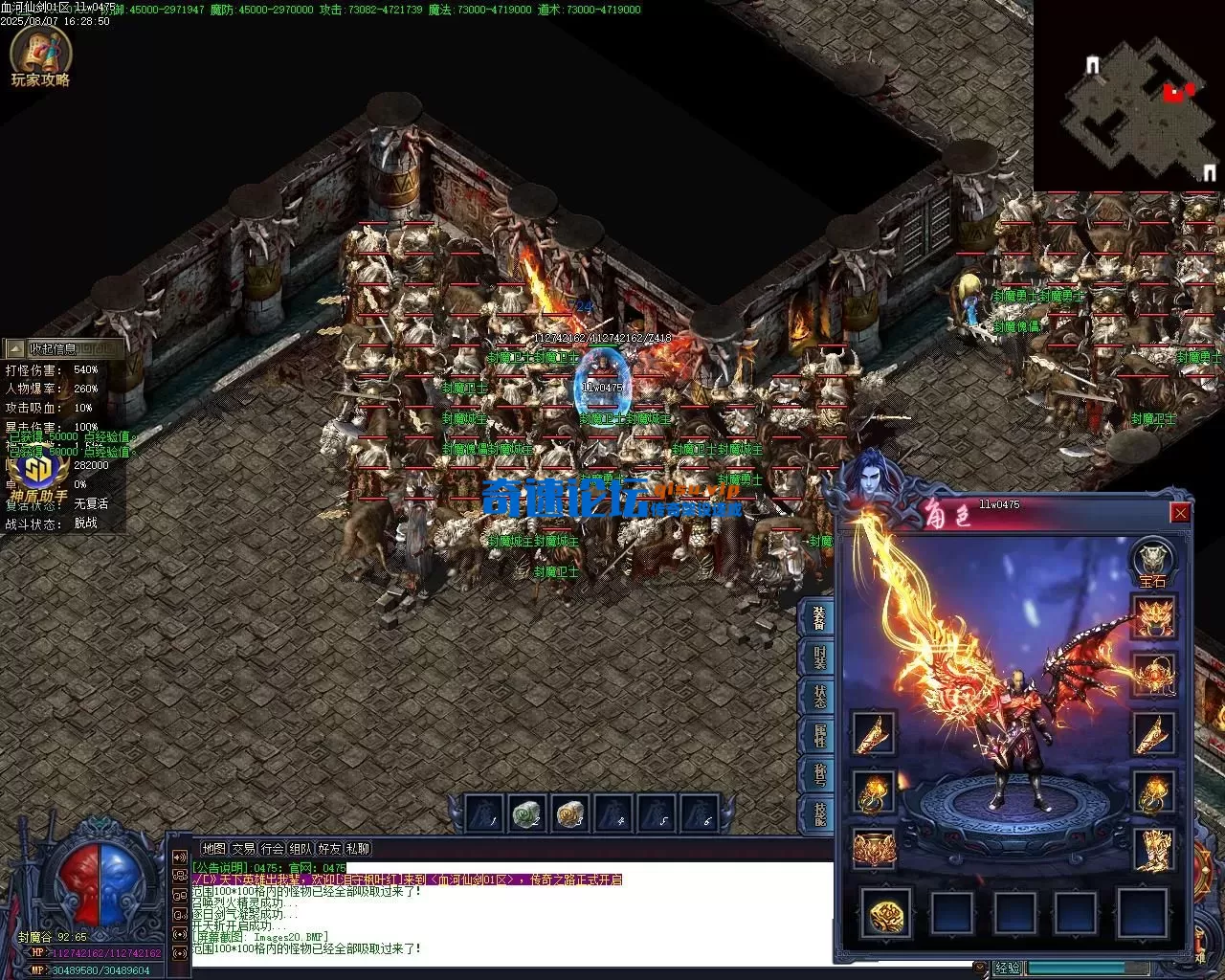Select the golden helmet equipment slot
Screen dimensions: 1225x980
(x=1153, y=617)
